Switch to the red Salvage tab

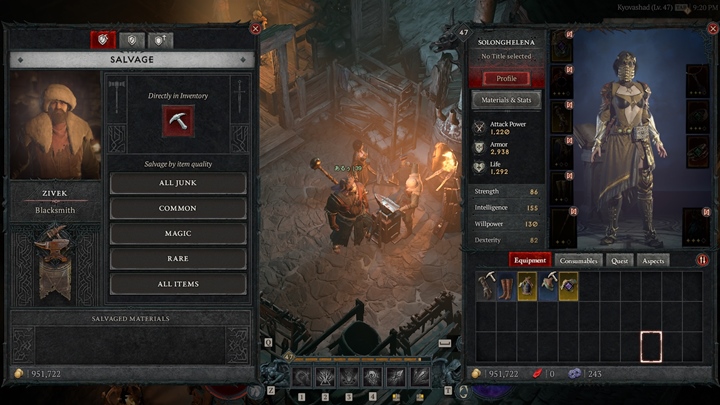click(x=103, y=40)
